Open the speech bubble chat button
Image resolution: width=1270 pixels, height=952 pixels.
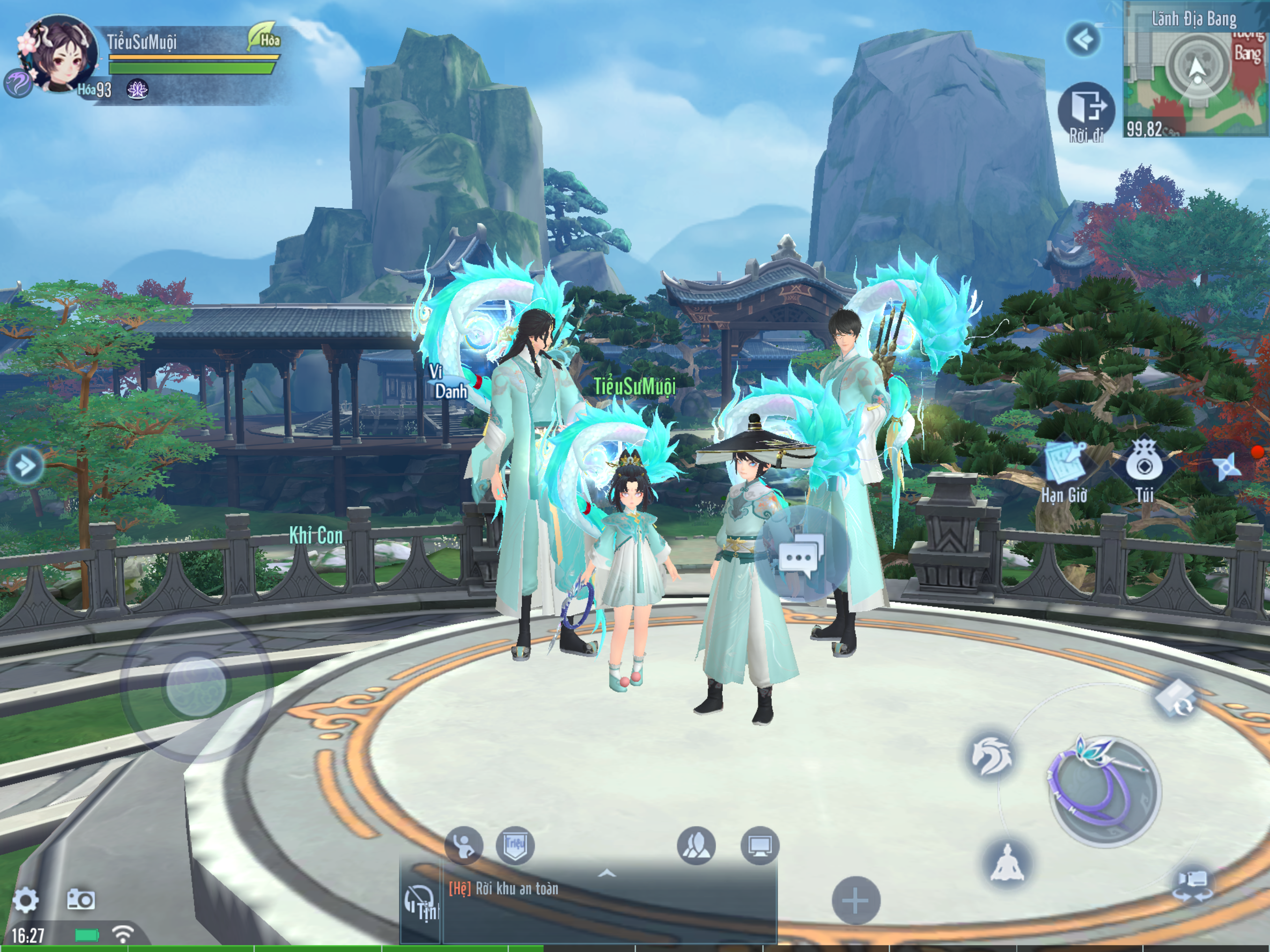coord(801,555)
